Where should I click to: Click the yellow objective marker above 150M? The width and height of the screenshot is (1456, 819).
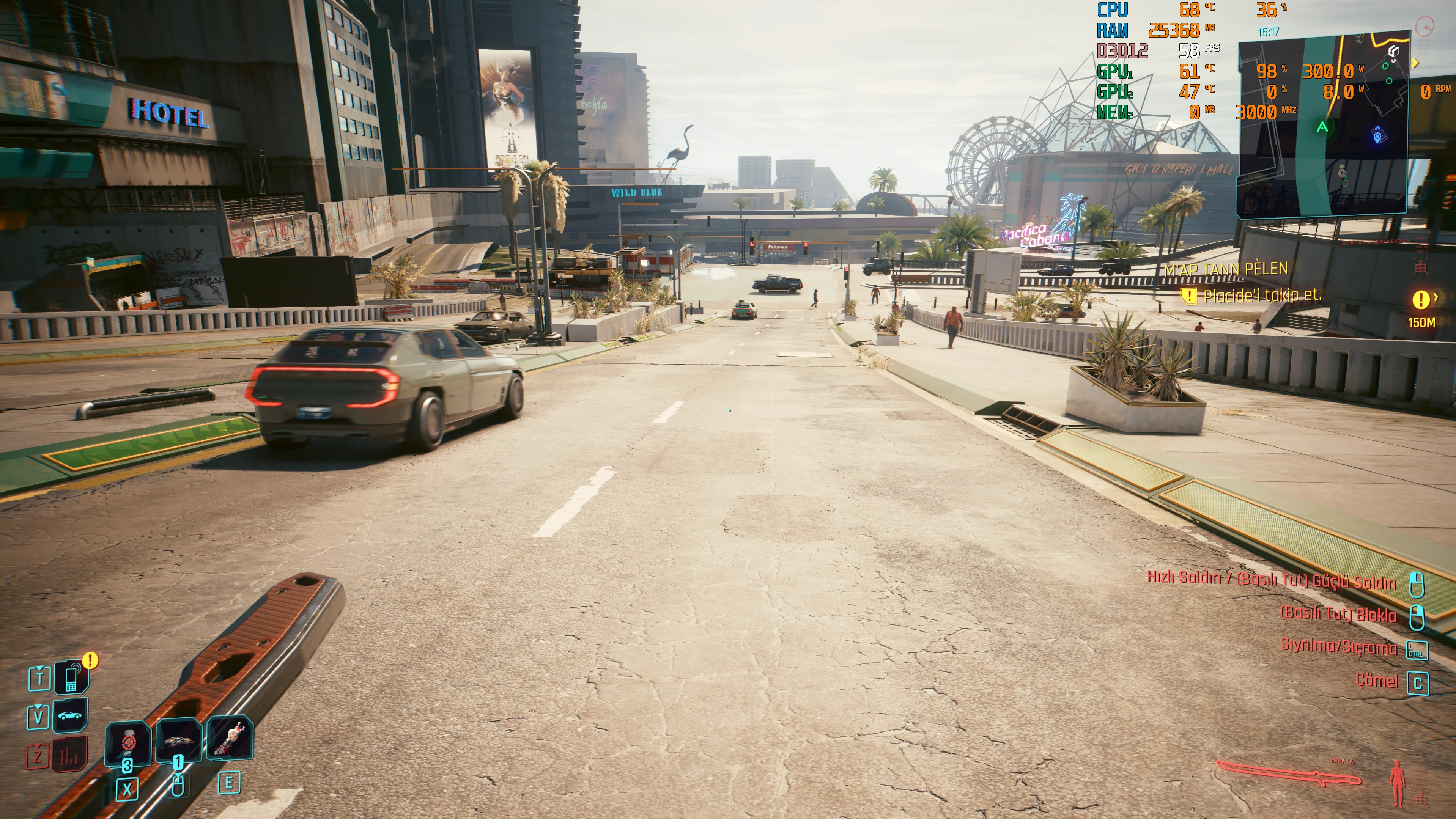click(1420, 300)
